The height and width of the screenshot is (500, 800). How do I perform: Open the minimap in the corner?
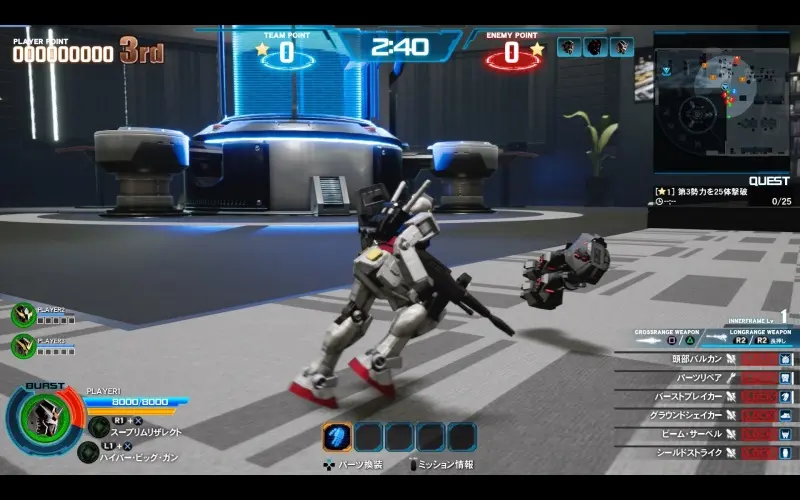click(722, 100)
